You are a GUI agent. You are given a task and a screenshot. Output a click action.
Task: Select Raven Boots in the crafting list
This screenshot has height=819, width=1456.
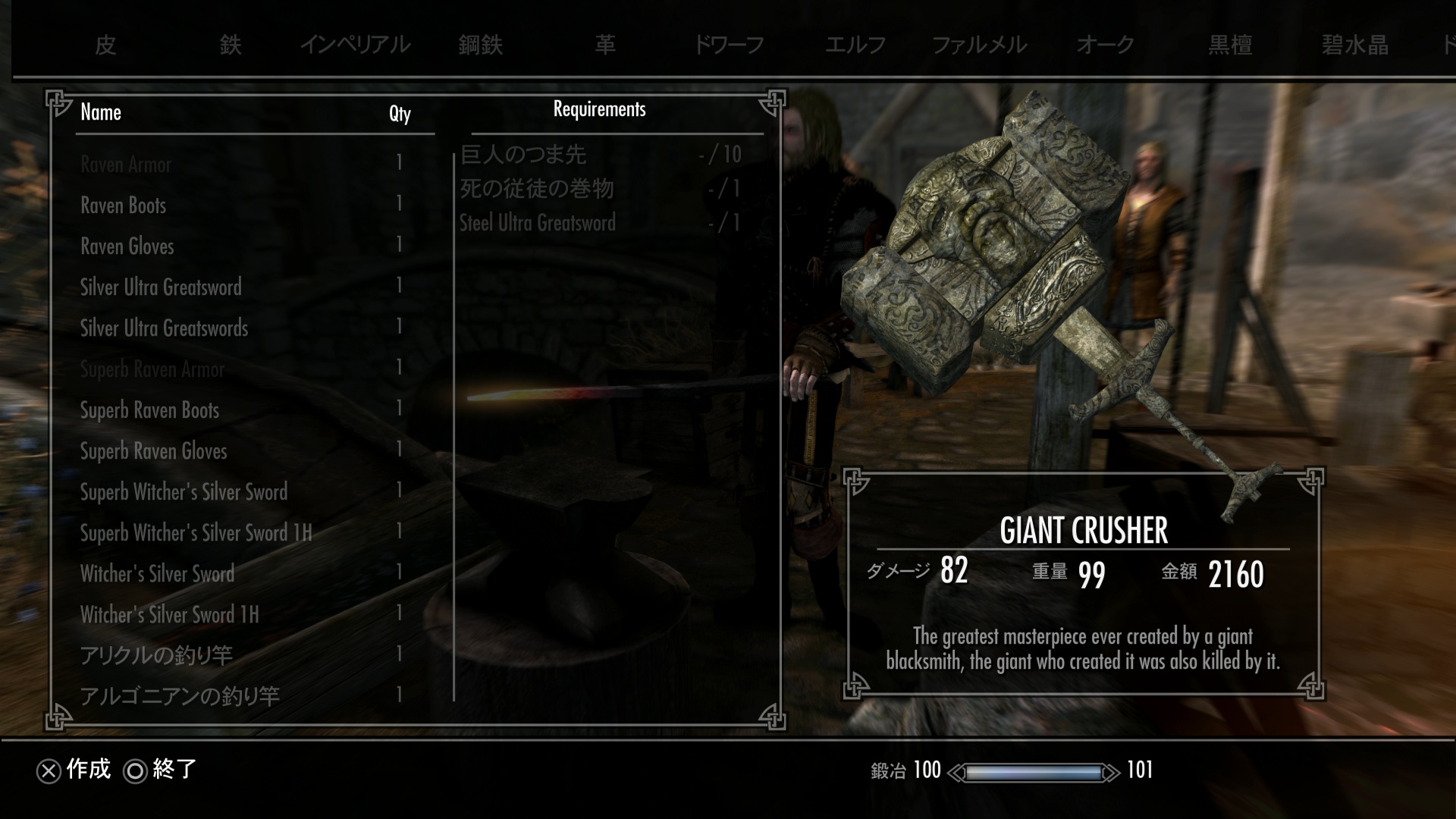point(124,206)
